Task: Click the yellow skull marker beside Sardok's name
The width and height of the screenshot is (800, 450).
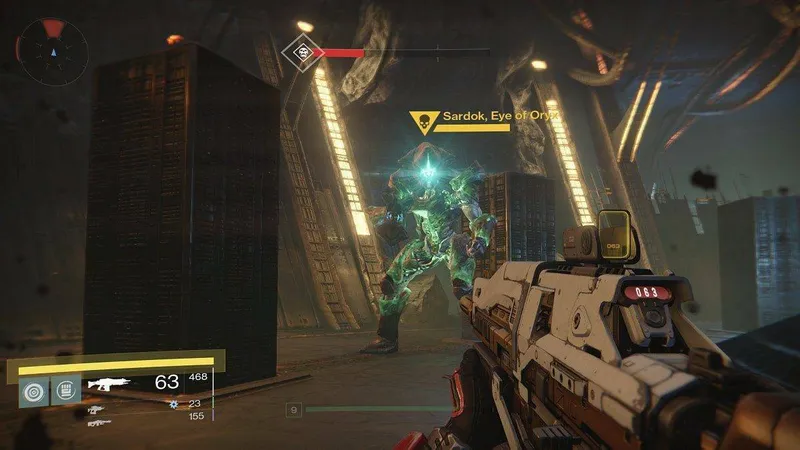Action: [423, 123]
